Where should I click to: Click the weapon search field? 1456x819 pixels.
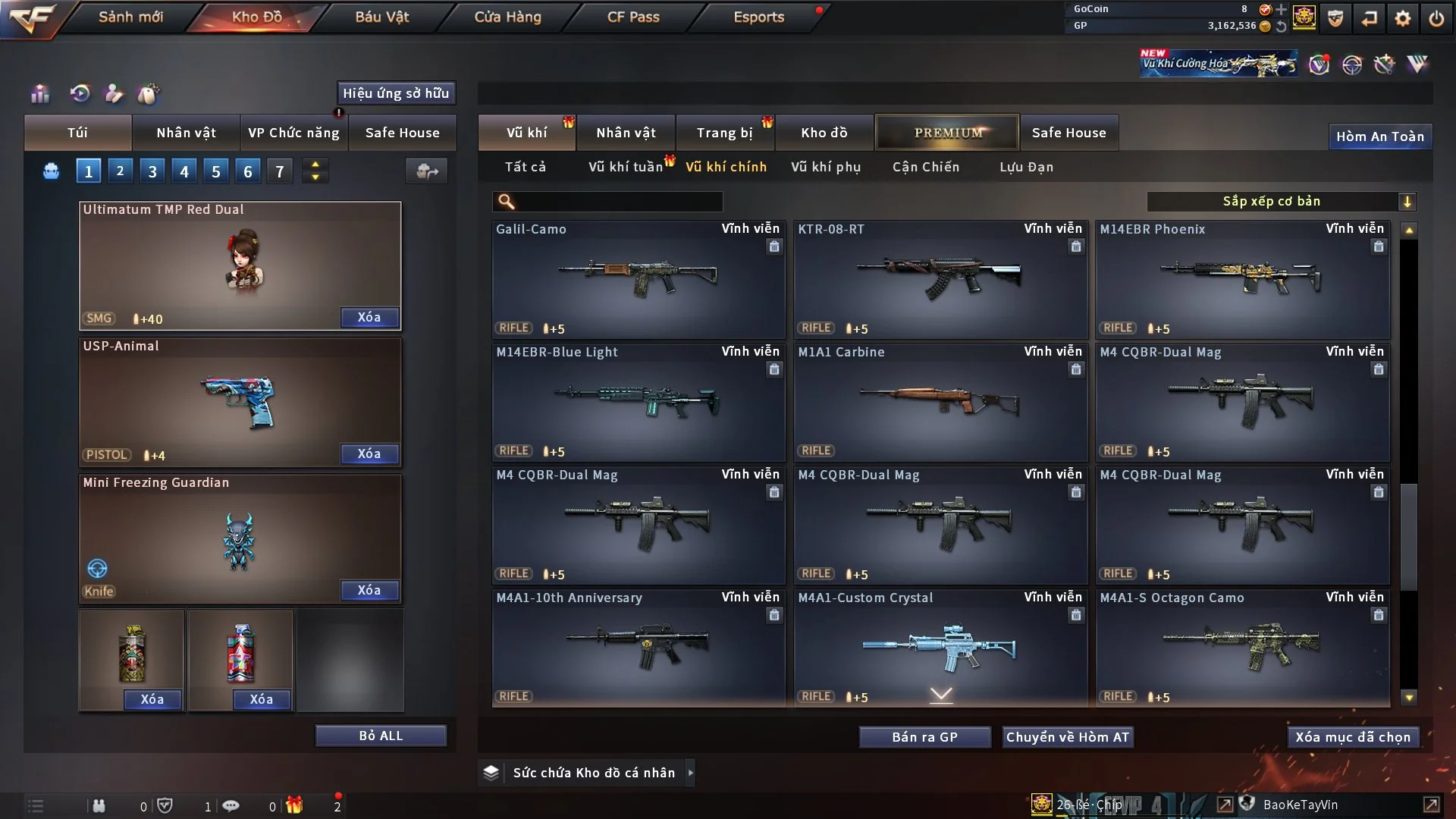click(x=618, y=202)
